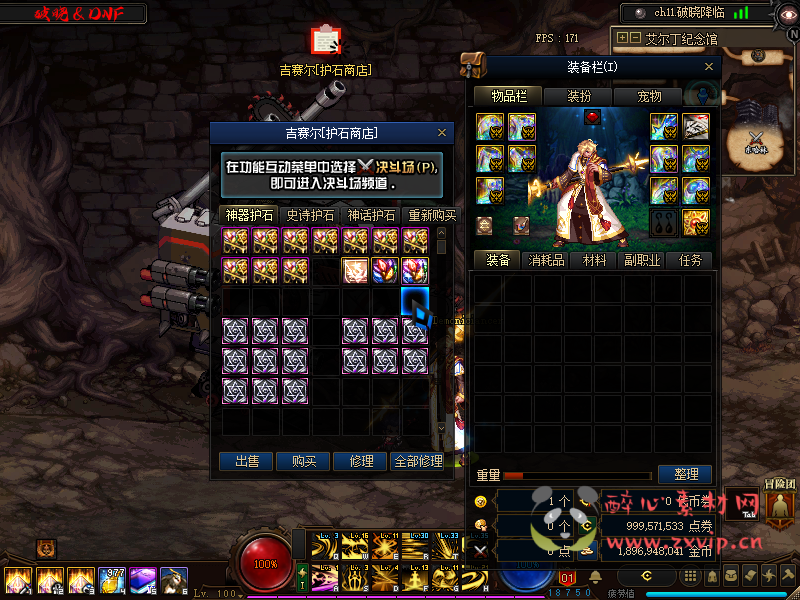Repair everything with 全部修理
This screenshot has height=600, width=800.
[418, 461]
